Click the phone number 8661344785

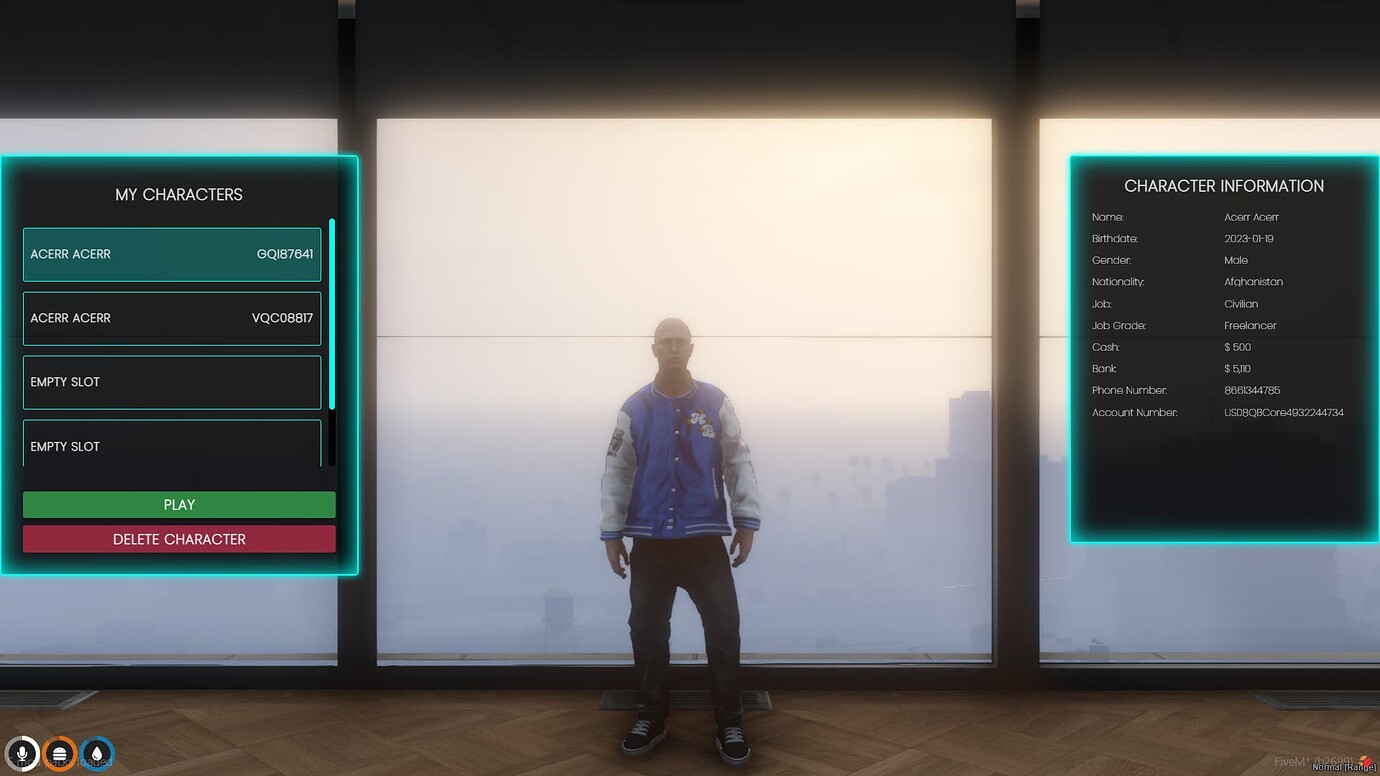point(1254,390)
